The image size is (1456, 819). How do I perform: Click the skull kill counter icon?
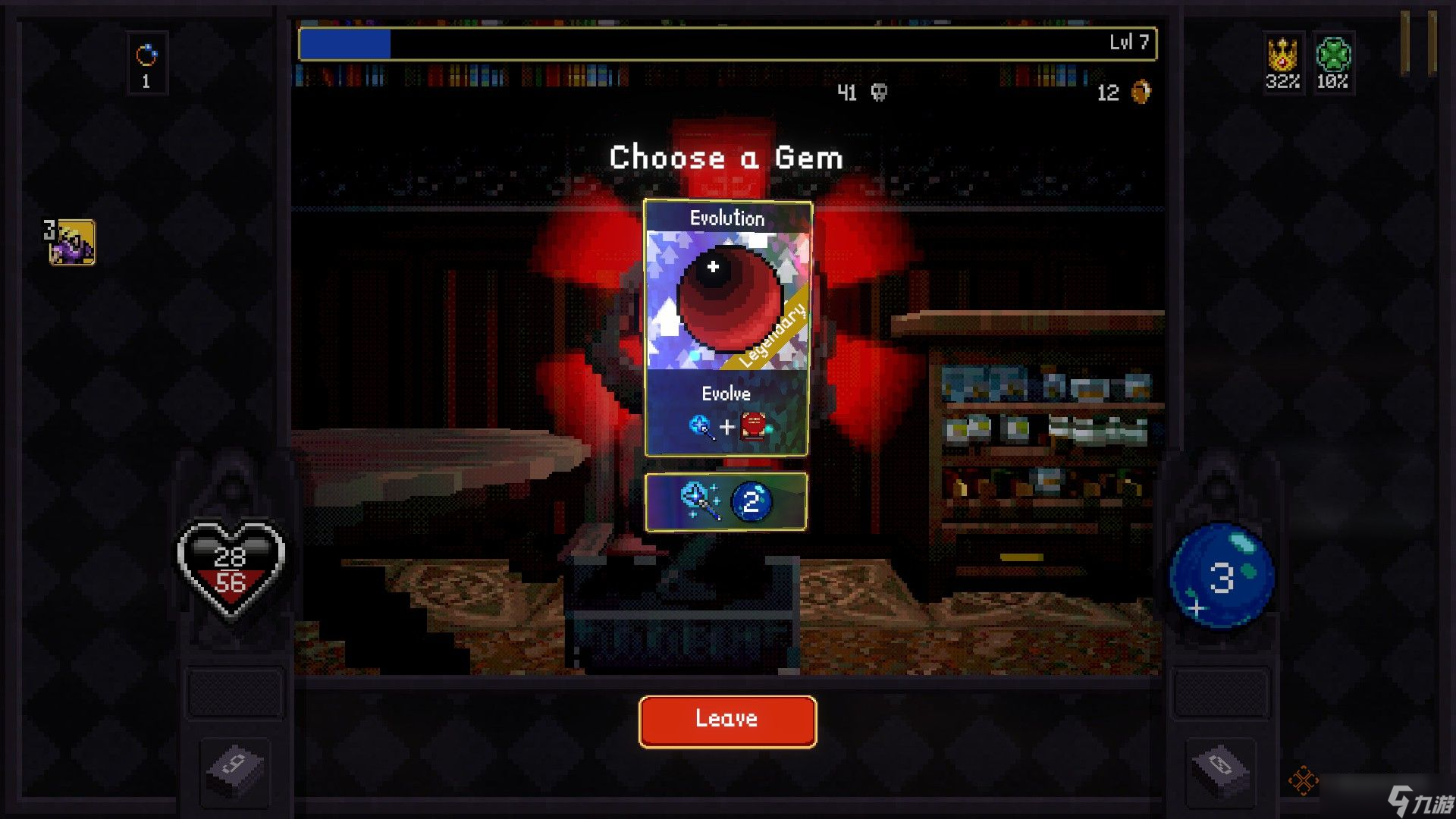click(x=878, y=93)
